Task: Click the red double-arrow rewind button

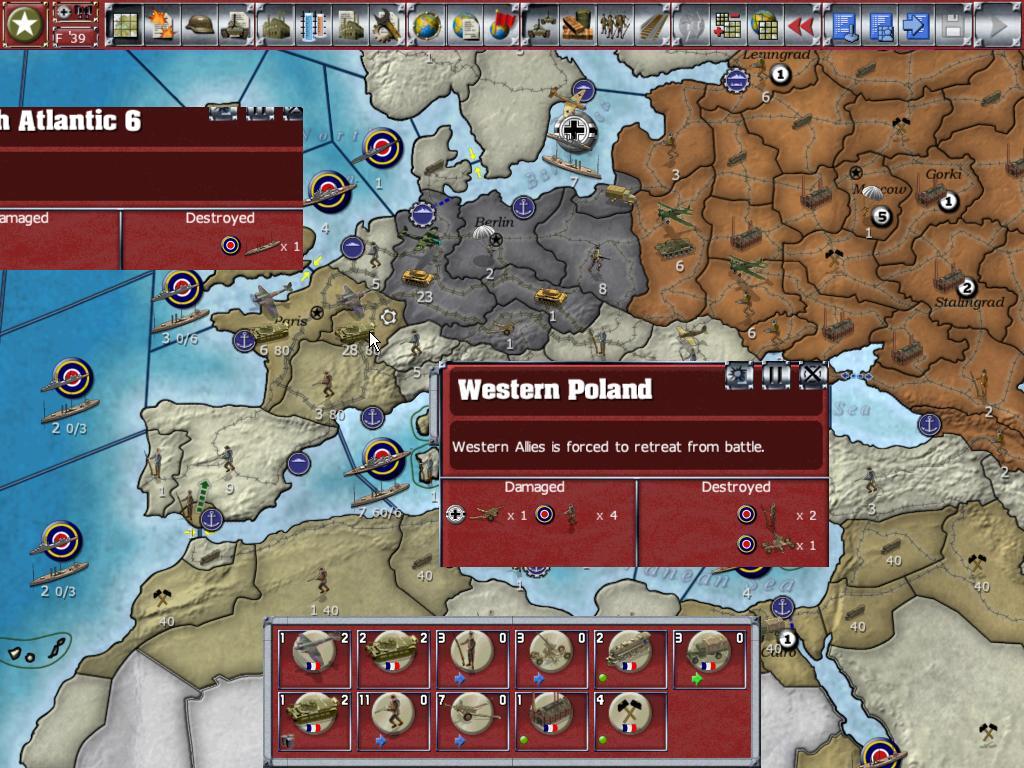Action: click(800, 24)
